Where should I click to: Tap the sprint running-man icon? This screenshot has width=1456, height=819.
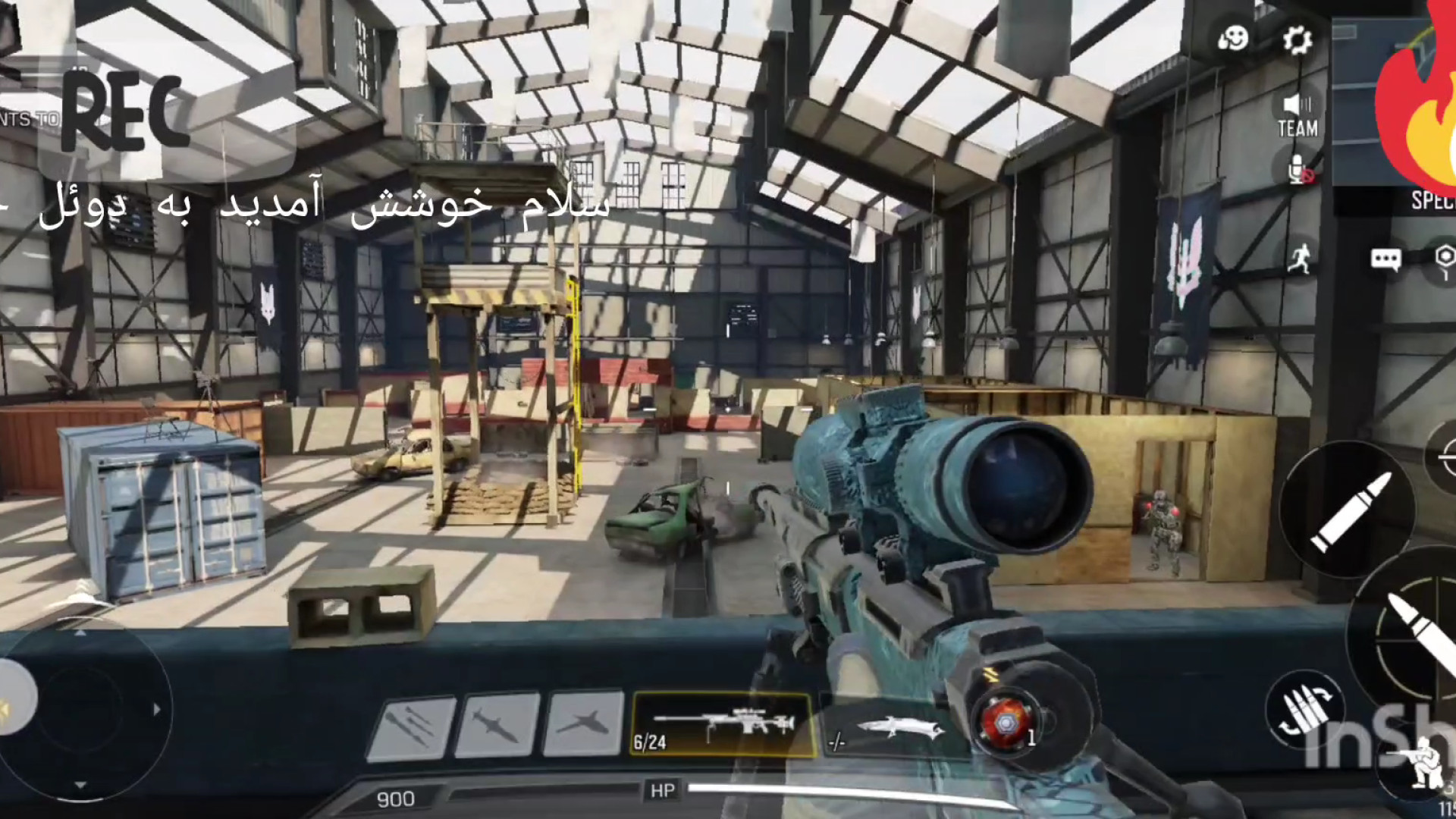coord(1300,258)
